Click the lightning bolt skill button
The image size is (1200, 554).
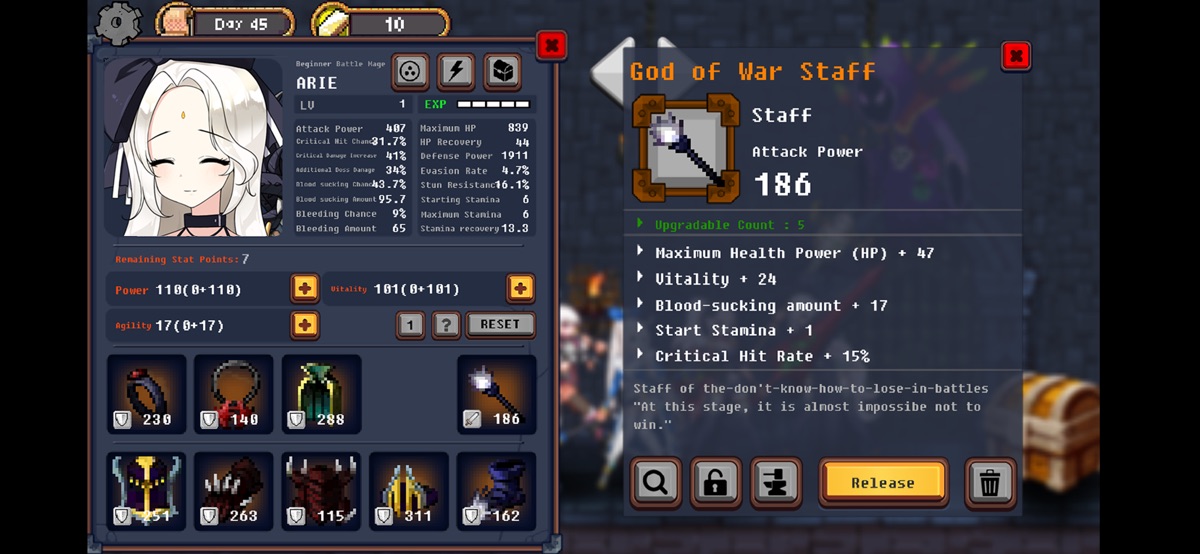click(x=456, y=71)
